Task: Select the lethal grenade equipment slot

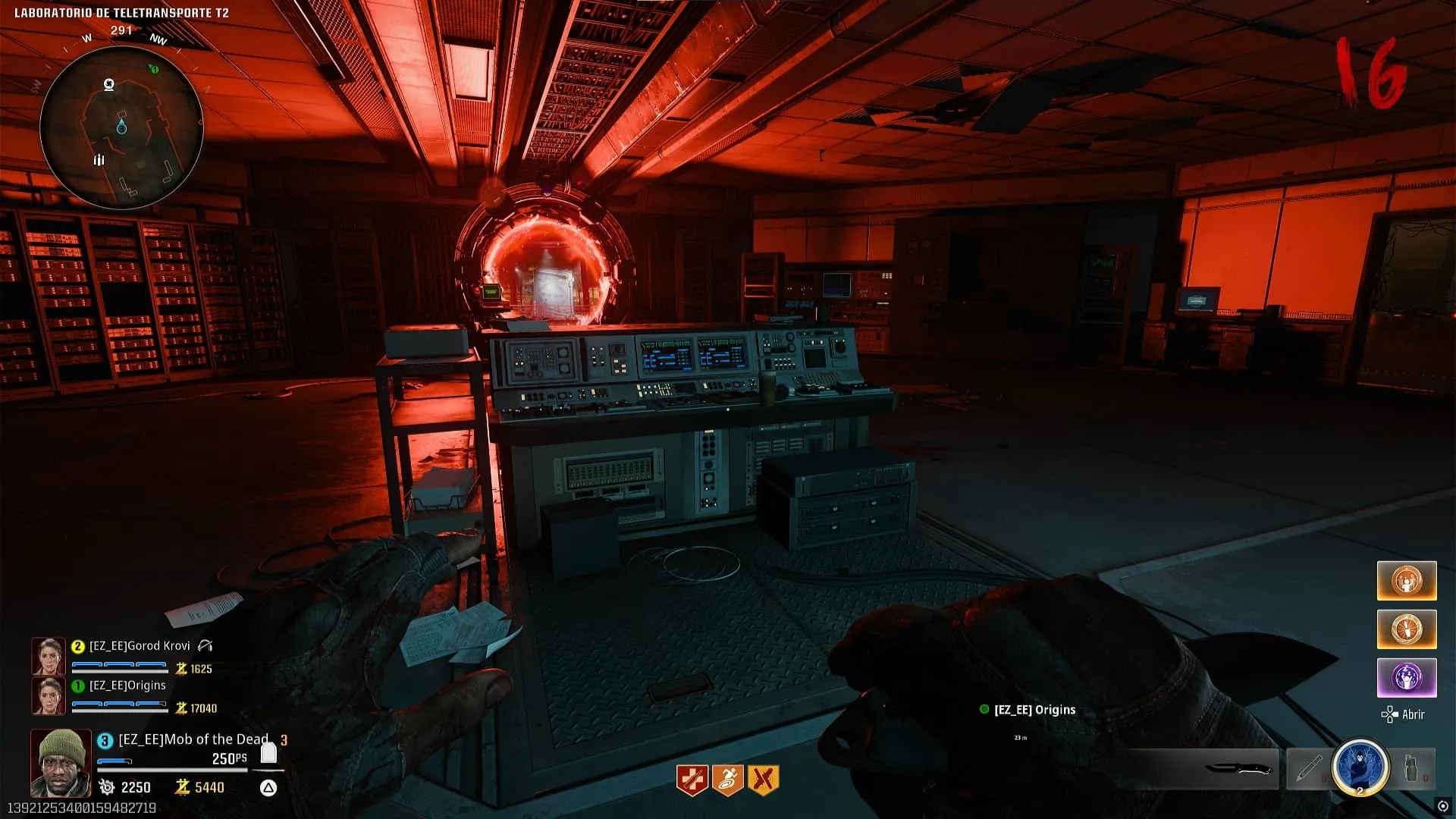Action: 1411,769
